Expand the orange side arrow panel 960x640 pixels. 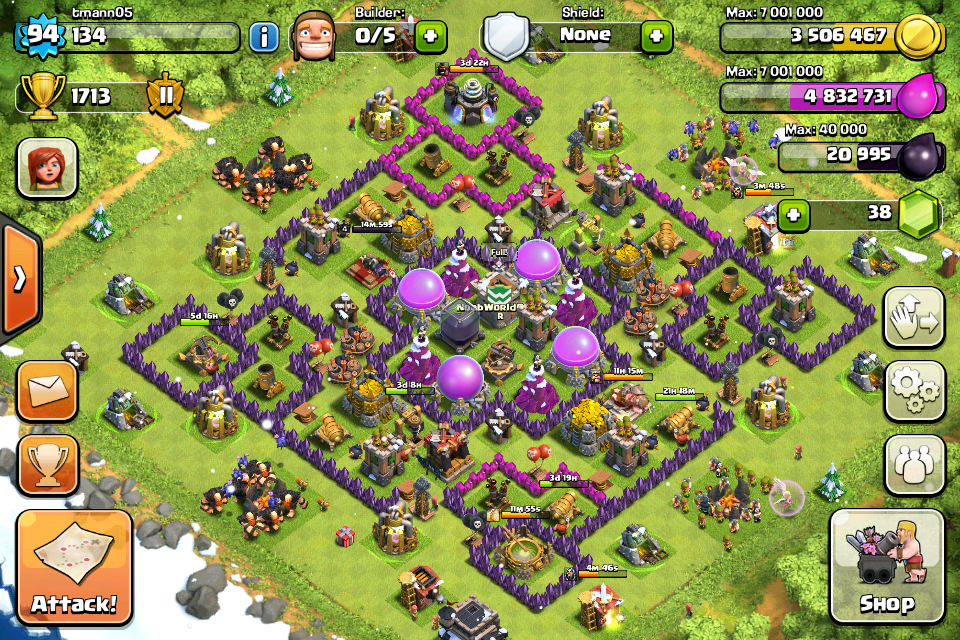click(19, 279)
